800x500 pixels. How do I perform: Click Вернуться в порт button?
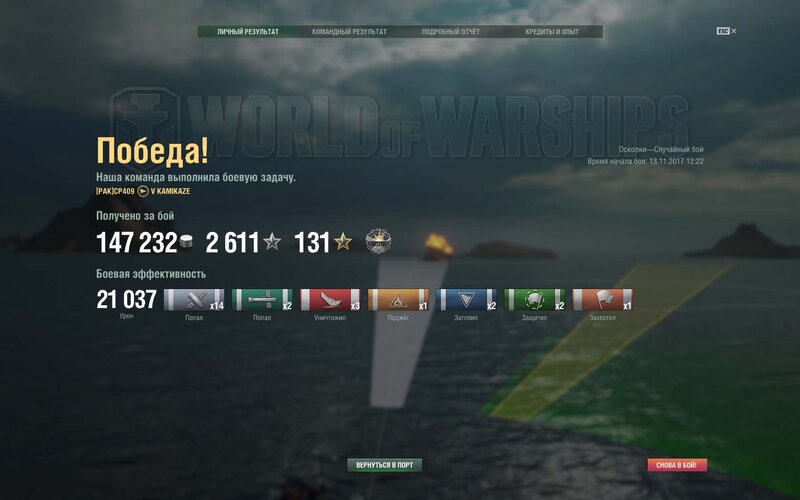click(x=385, y=465)
